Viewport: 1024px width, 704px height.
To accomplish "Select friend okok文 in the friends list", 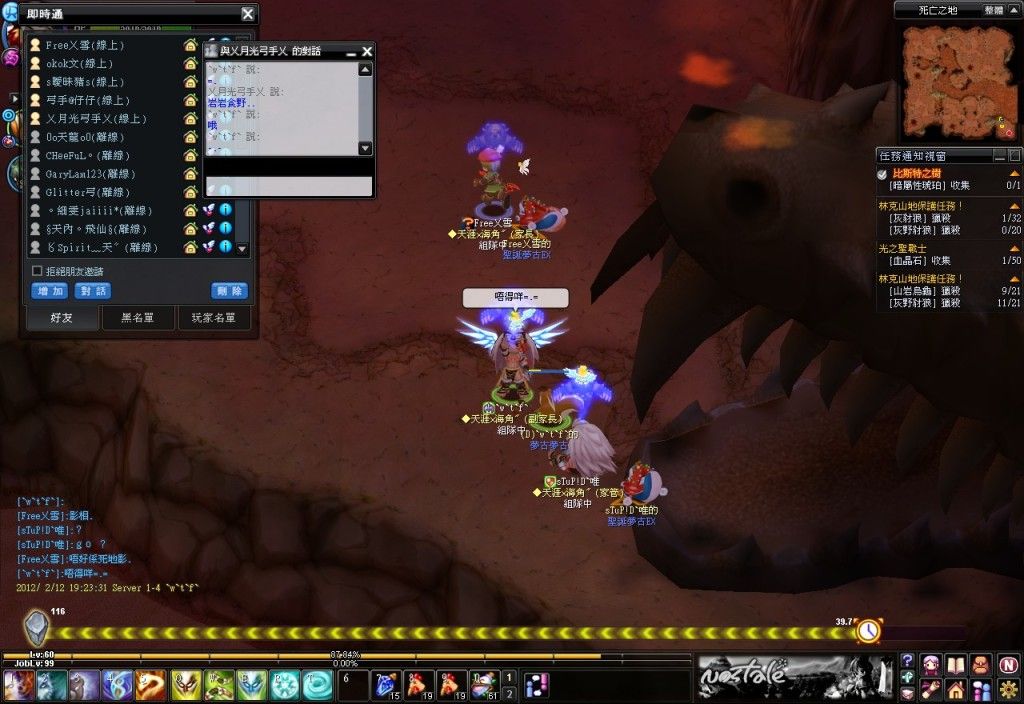I will (x=79, y=63).
